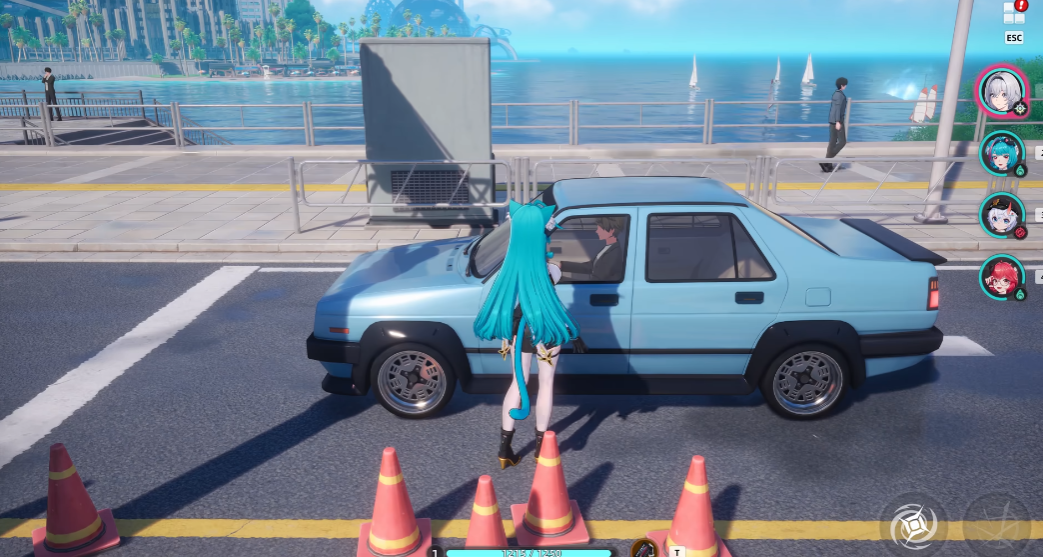Choose the white-haired horned character portrait
This screenshot has height=557, width=1043.
[x=1002, y=215]
